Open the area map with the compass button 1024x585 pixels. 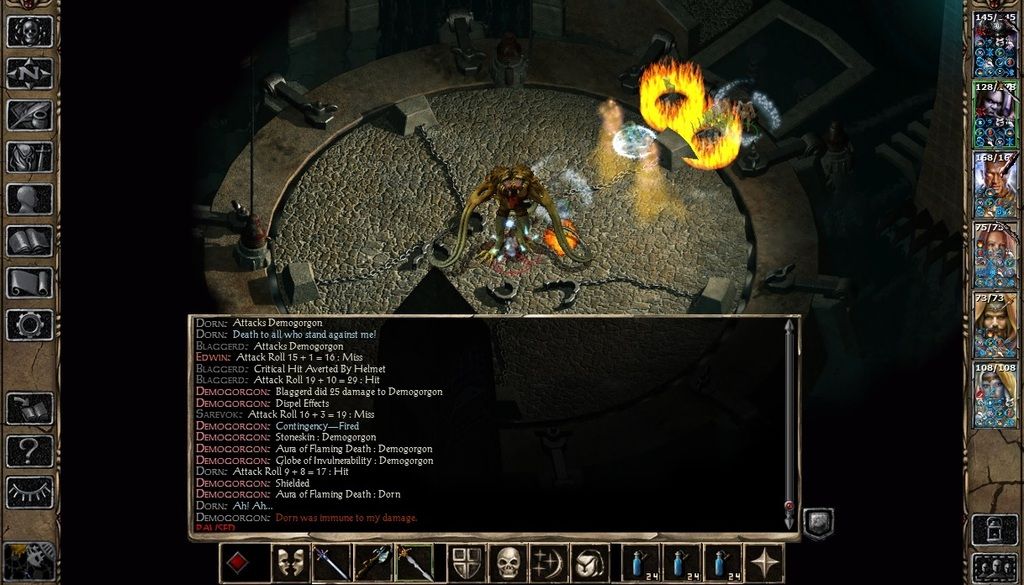tap(30, 73)
